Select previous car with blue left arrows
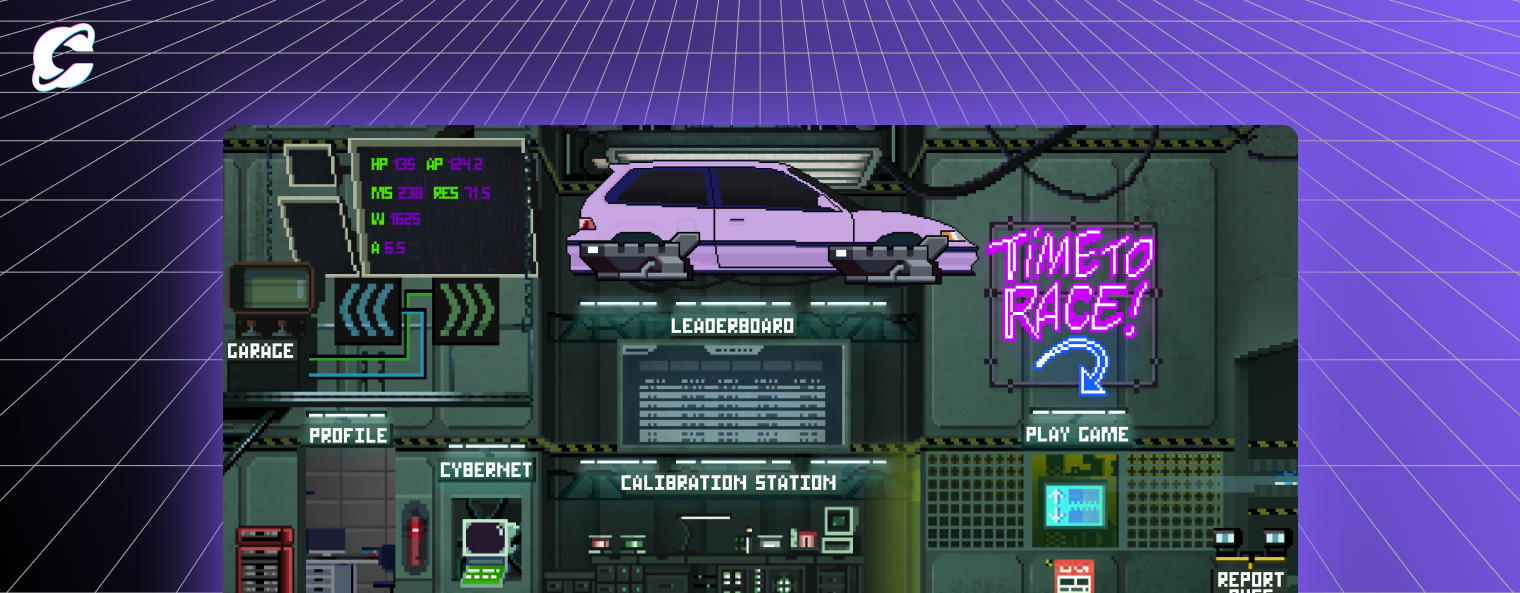 click(x=367, y=309)
